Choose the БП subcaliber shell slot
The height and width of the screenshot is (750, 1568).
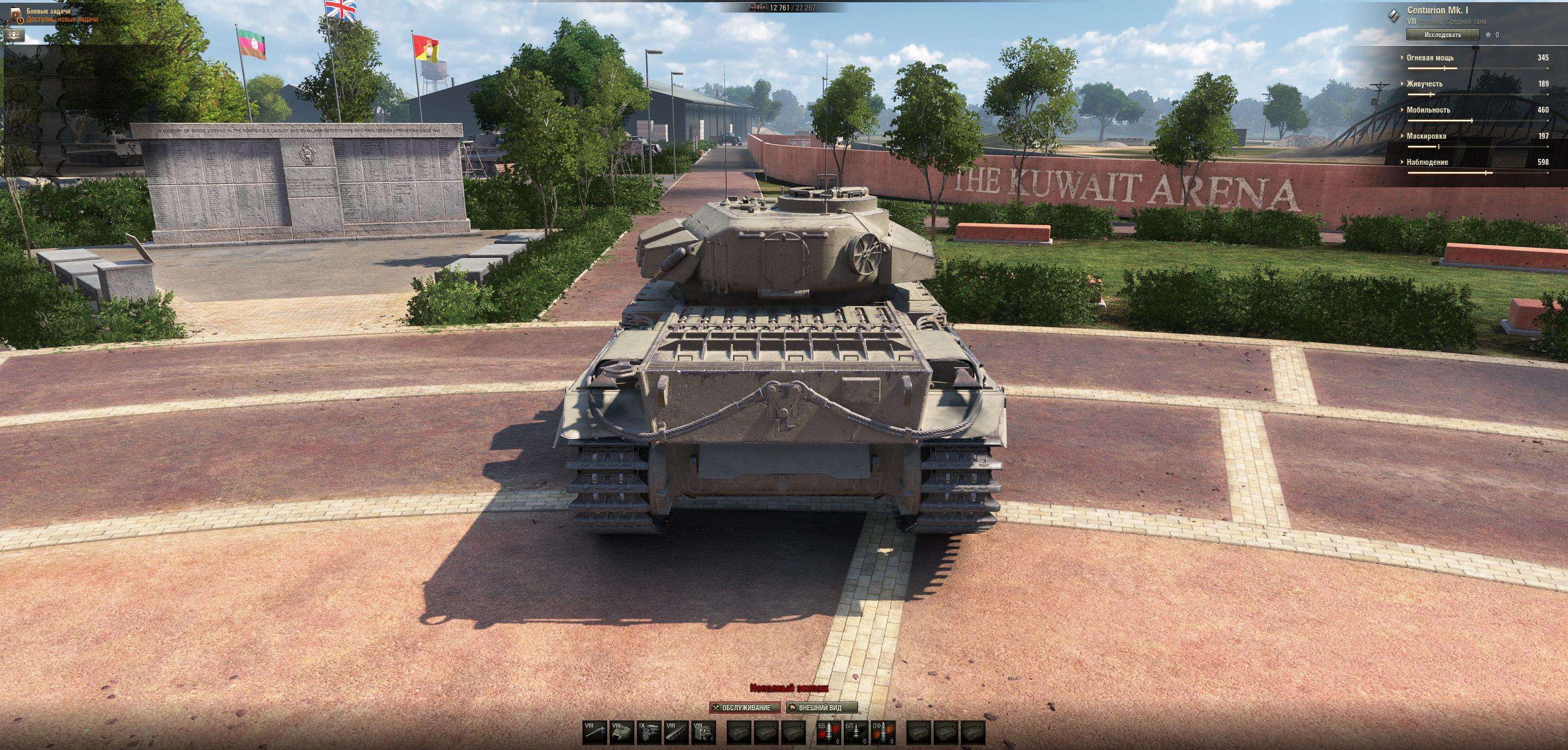(856, 733)
